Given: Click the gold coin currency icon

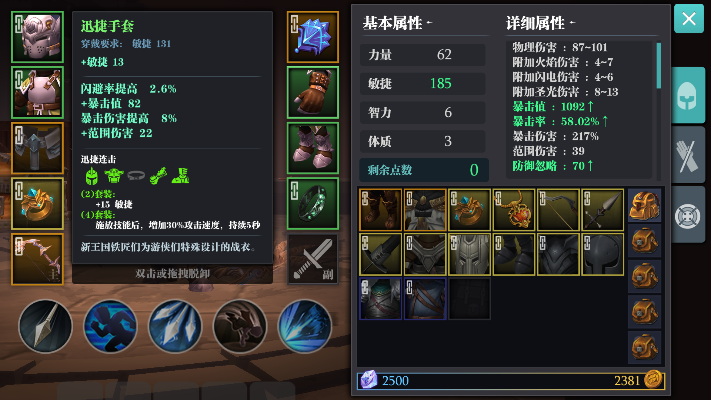Looking at the screenshot, I should [x=653, y=379].
